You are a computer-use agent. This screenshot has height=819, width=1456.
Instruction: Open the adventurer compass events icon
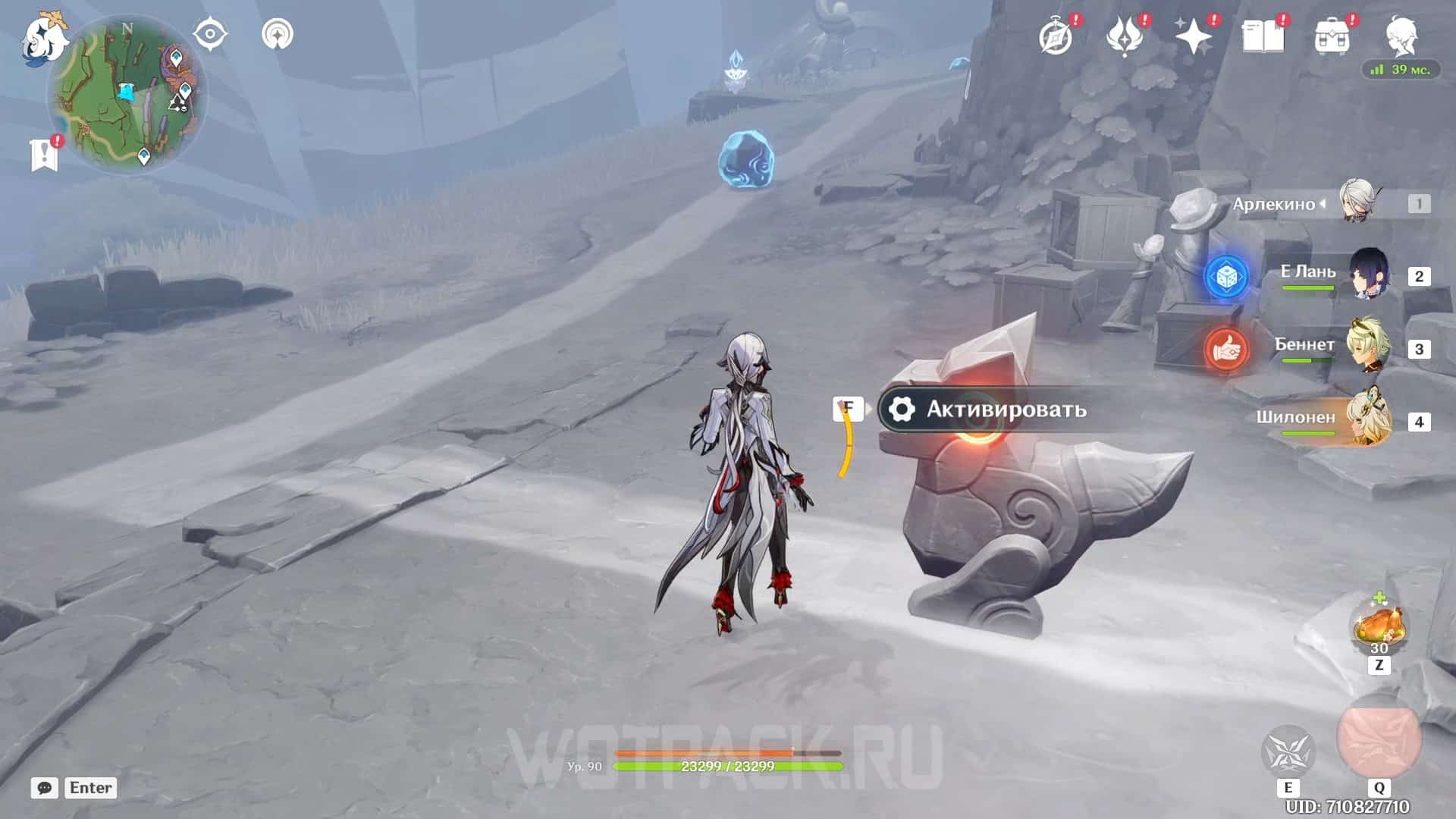tap(1056, 36)
